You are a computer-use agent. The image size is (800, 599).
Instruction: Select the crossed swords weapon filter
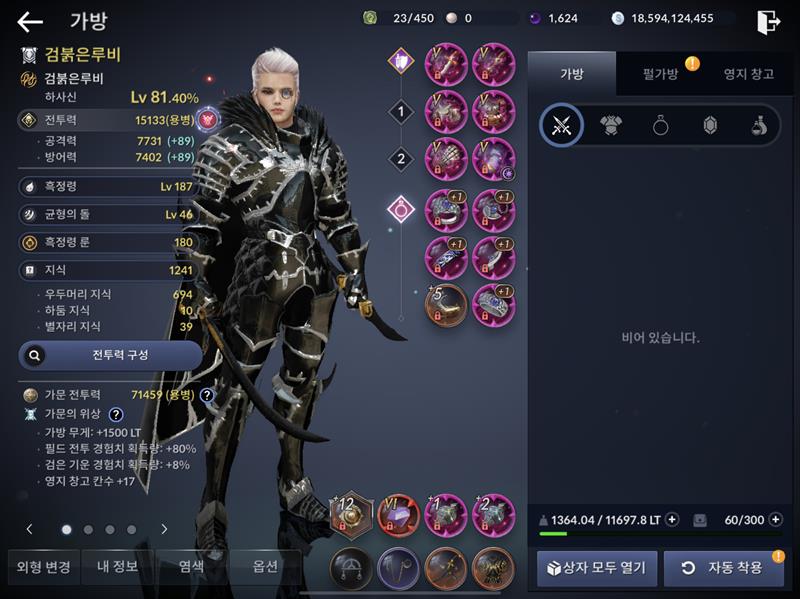pos(561,126)
